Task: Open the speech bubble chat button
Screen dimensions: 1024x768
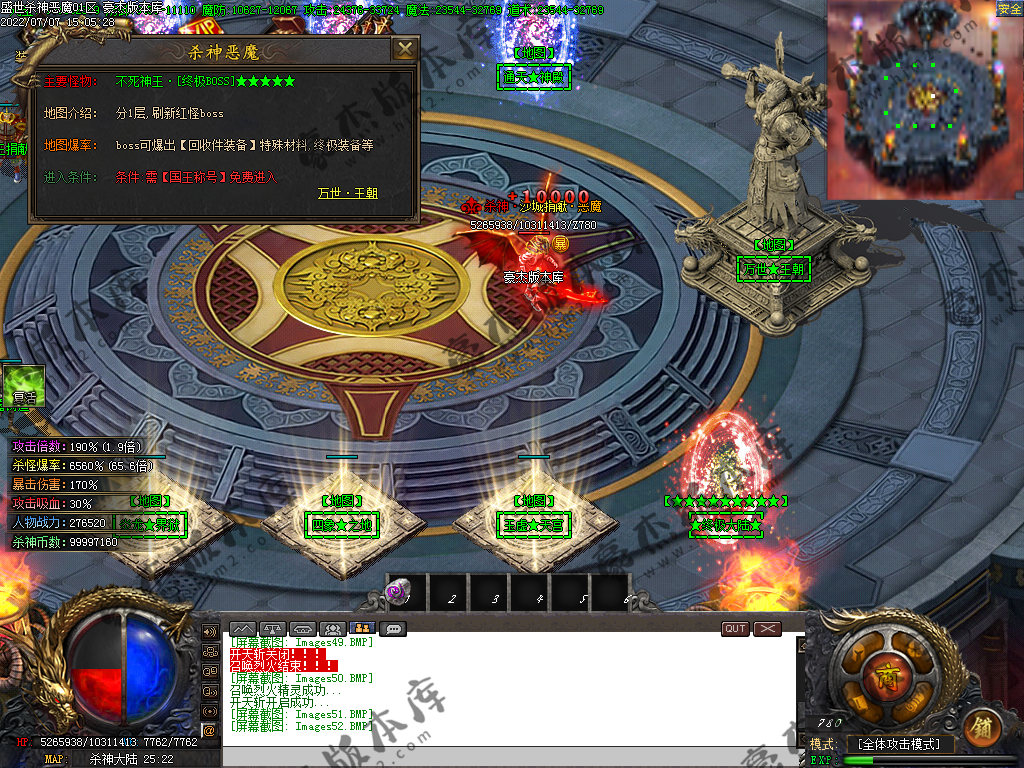Action: click(393, 629)
